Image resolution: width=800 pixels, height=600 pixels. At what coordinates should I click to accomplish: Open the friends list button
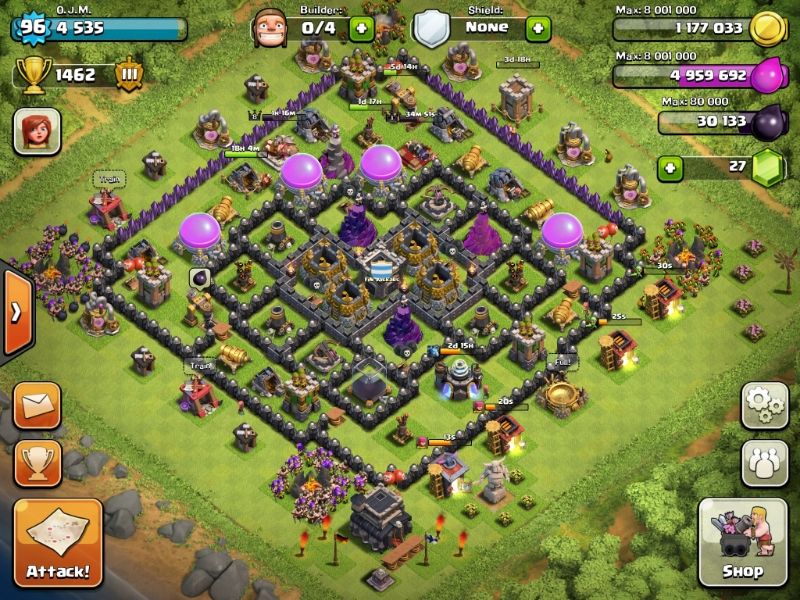(x=764, y=462)
